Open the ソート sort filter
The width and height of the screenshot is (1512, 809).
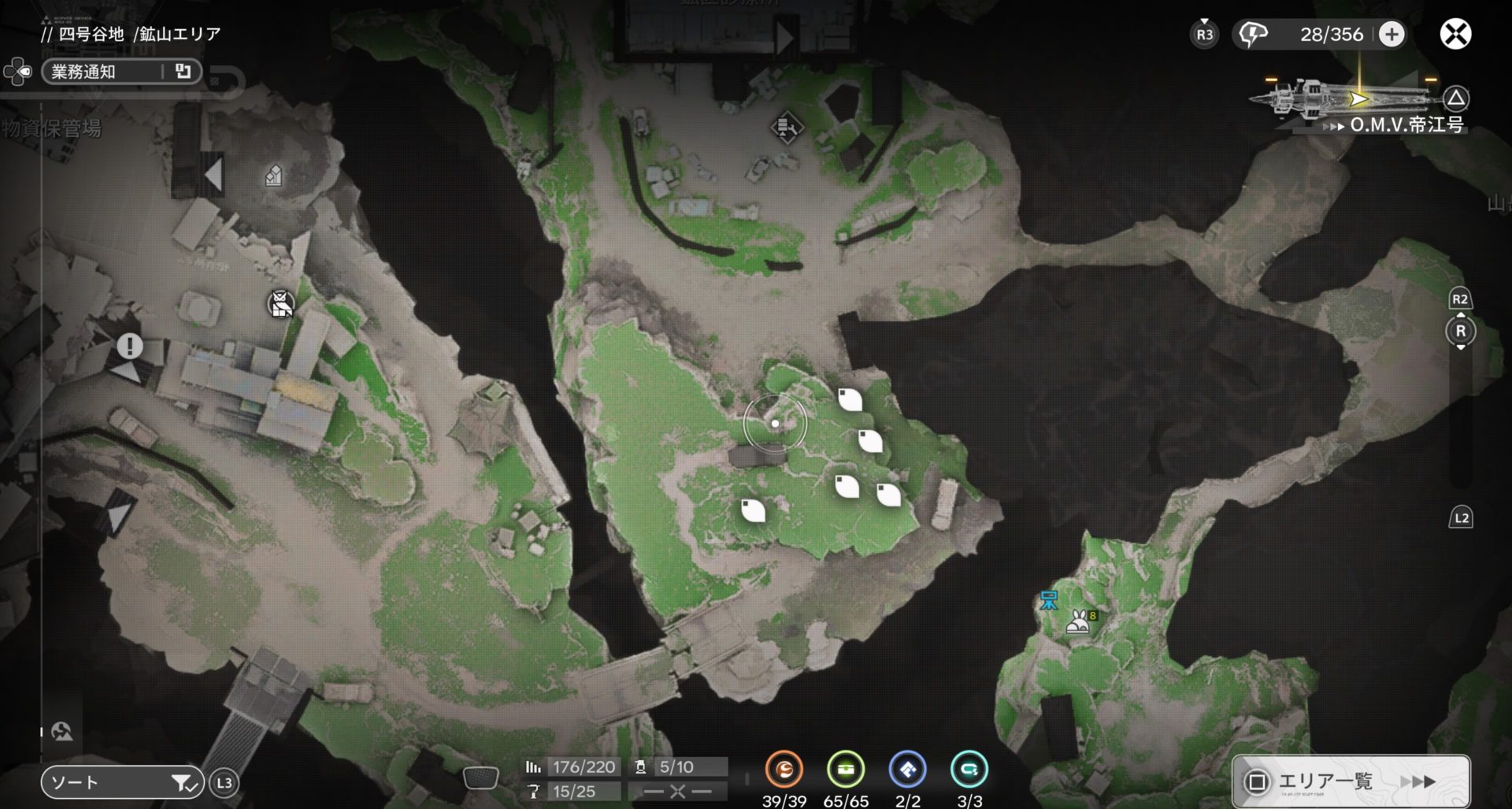pos(122,782)
